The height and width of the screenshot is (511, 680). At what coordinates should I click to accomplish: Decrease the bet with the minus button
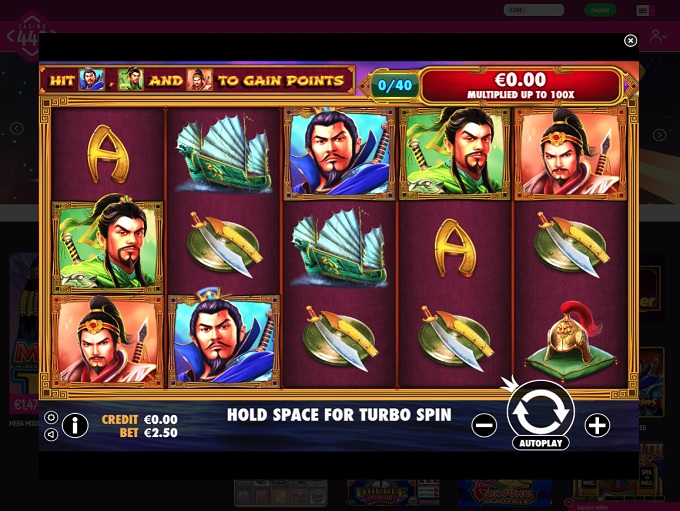tap(484, 425)
